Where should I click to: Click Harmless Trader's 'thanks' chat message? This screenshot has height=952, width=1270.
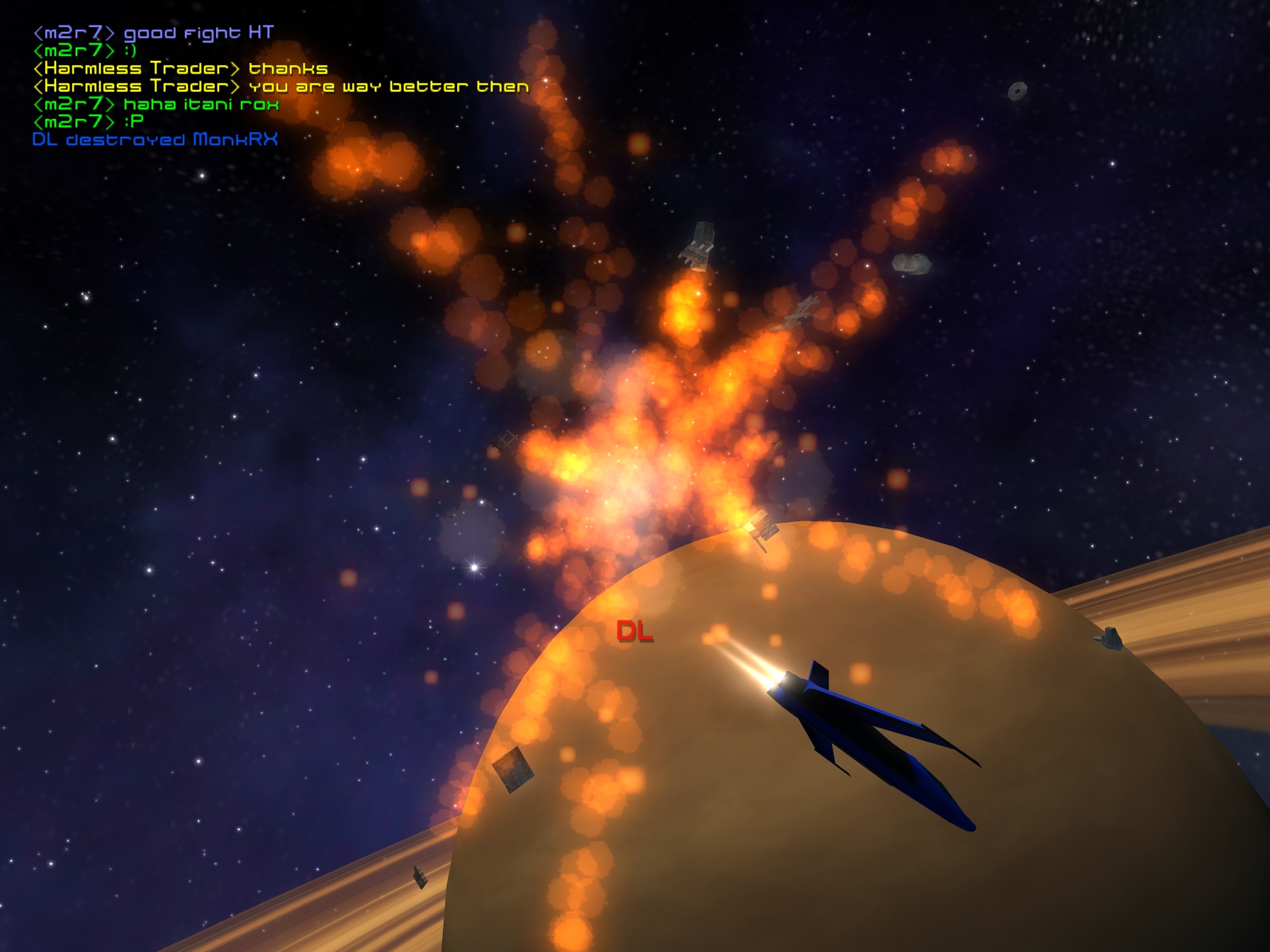180,69
